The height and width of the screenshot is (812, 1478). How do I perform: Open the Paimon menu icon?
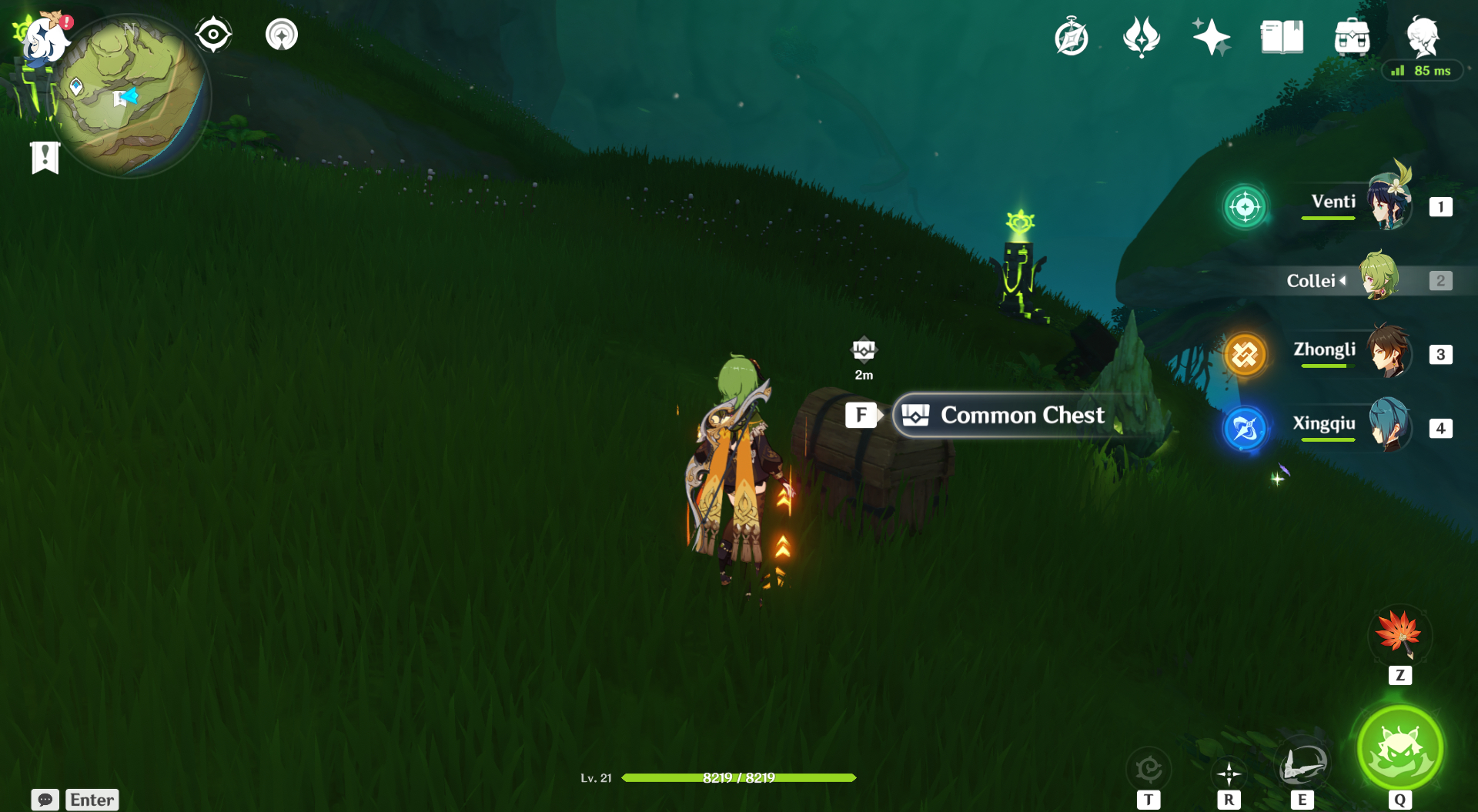click(43, 38)
